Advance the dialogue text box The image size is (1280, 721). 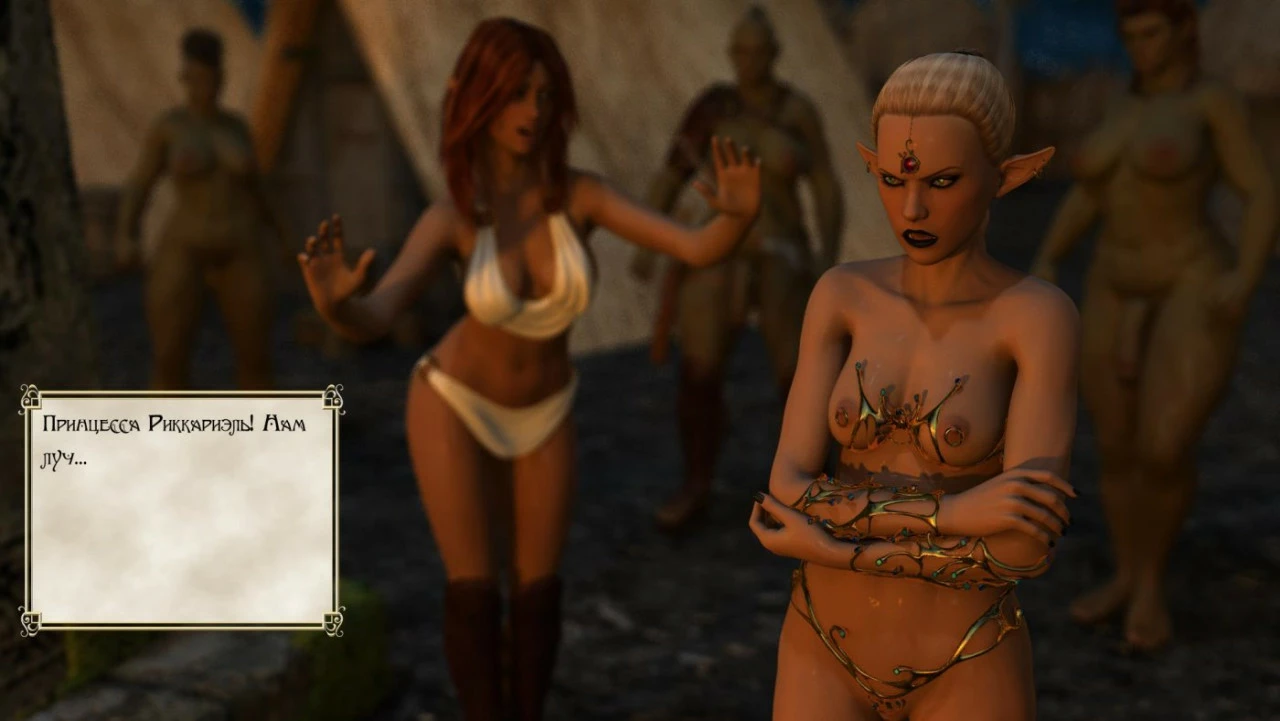pyautogui.click(x=180, y=510)
